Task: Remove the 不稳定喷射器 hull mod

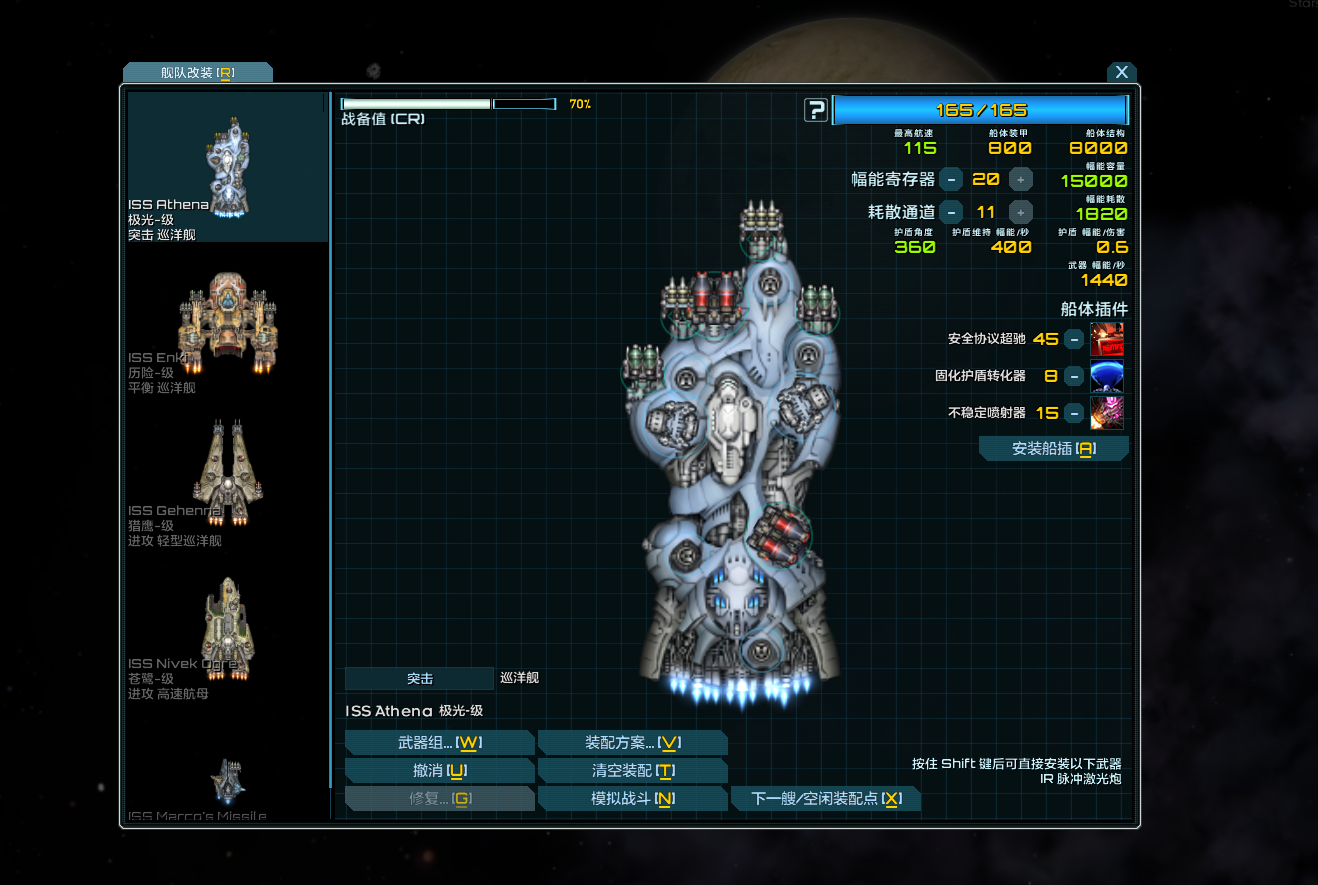Action: pyautogui.click(x=1073, y=413)
